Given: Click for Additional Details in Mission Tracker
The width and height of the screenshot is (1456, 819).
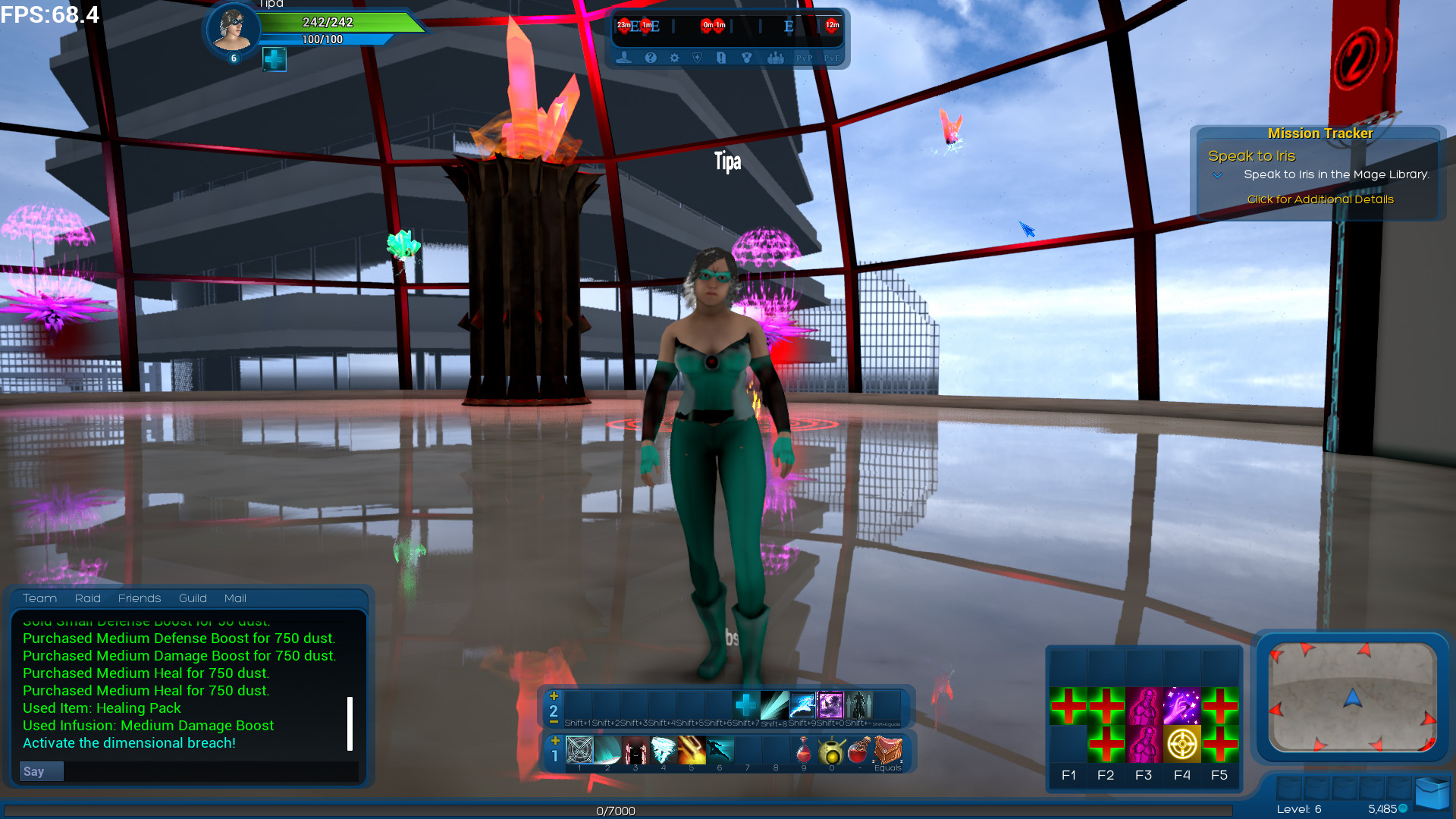Looking at the screenshot, I should tap(1319, 199).
